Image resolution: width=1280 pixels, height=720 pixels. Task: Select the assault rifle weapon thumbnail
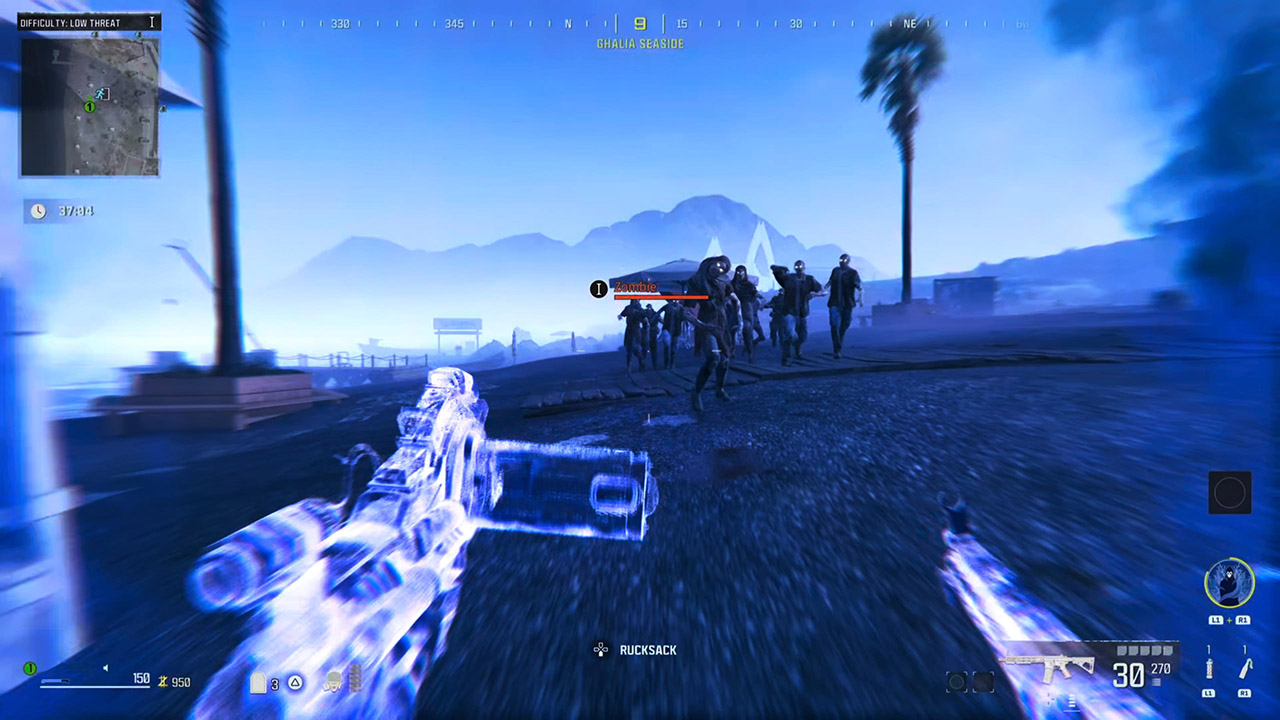(1048, 664)
